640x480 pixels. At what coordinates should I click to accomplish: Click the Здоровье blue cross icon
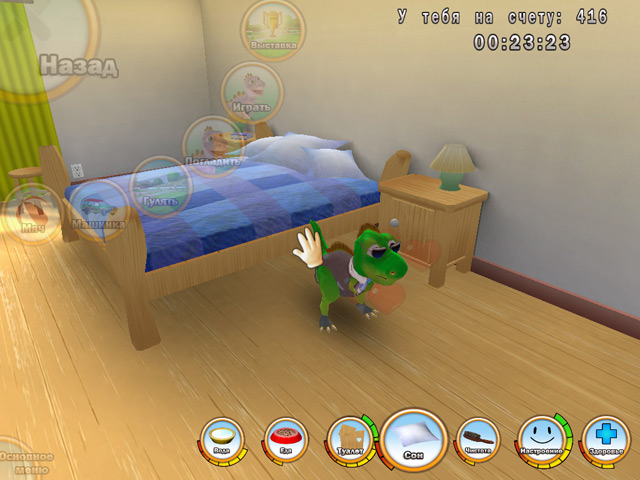point(605,439)
